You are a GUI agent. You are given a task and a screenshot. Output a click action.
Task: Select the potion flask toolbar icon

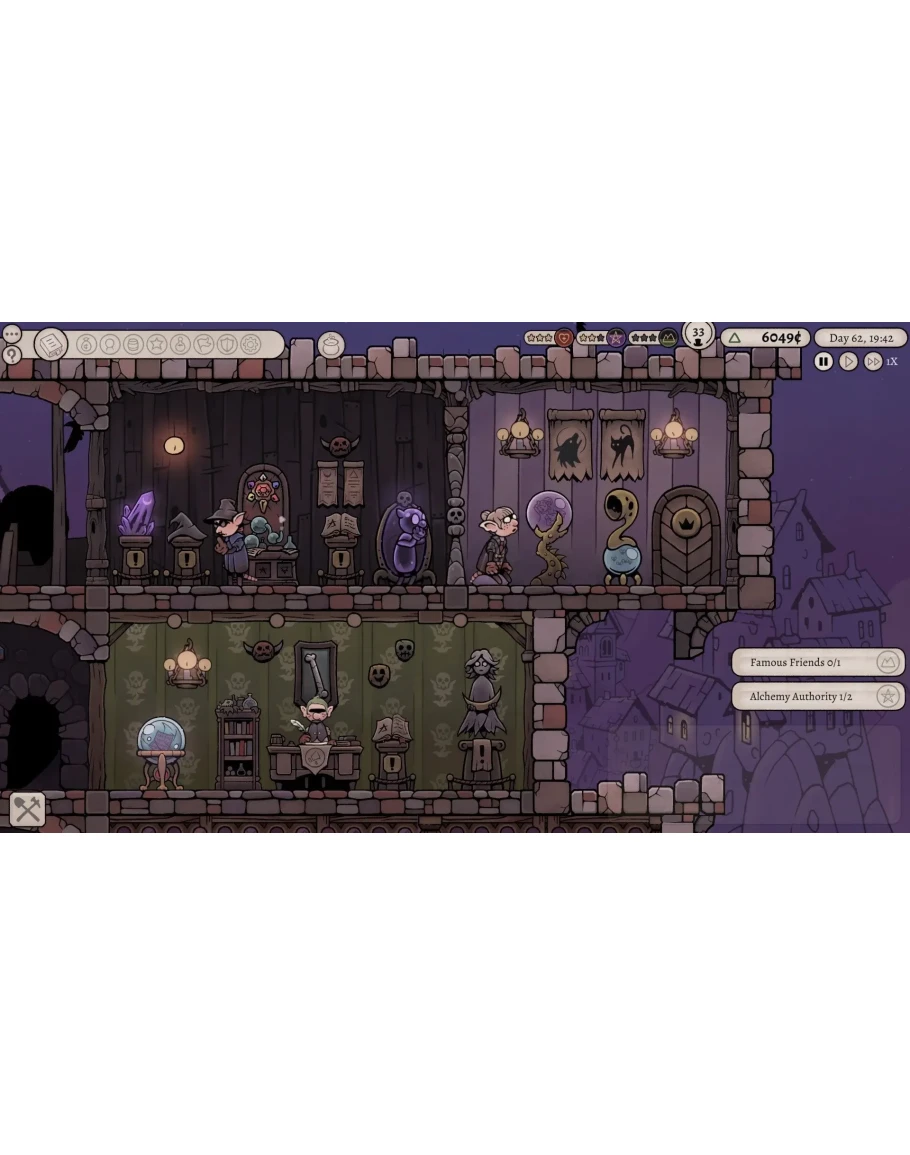[180, 344]
